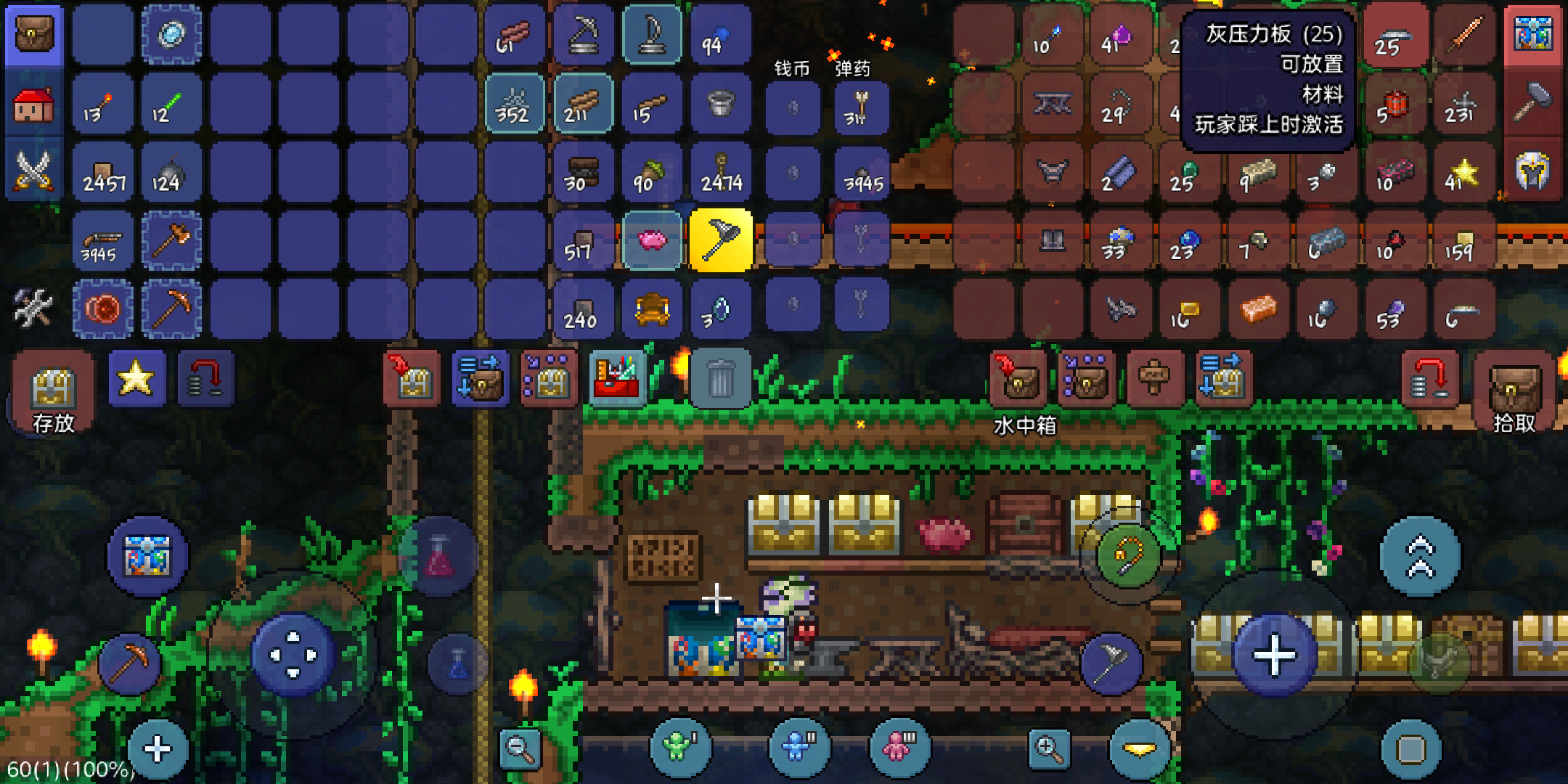Image resolution: width=1568 pixels, height=784 pixels.
Task: Tap the double-arrow jump button
Action: click(x=1420, y=557)
